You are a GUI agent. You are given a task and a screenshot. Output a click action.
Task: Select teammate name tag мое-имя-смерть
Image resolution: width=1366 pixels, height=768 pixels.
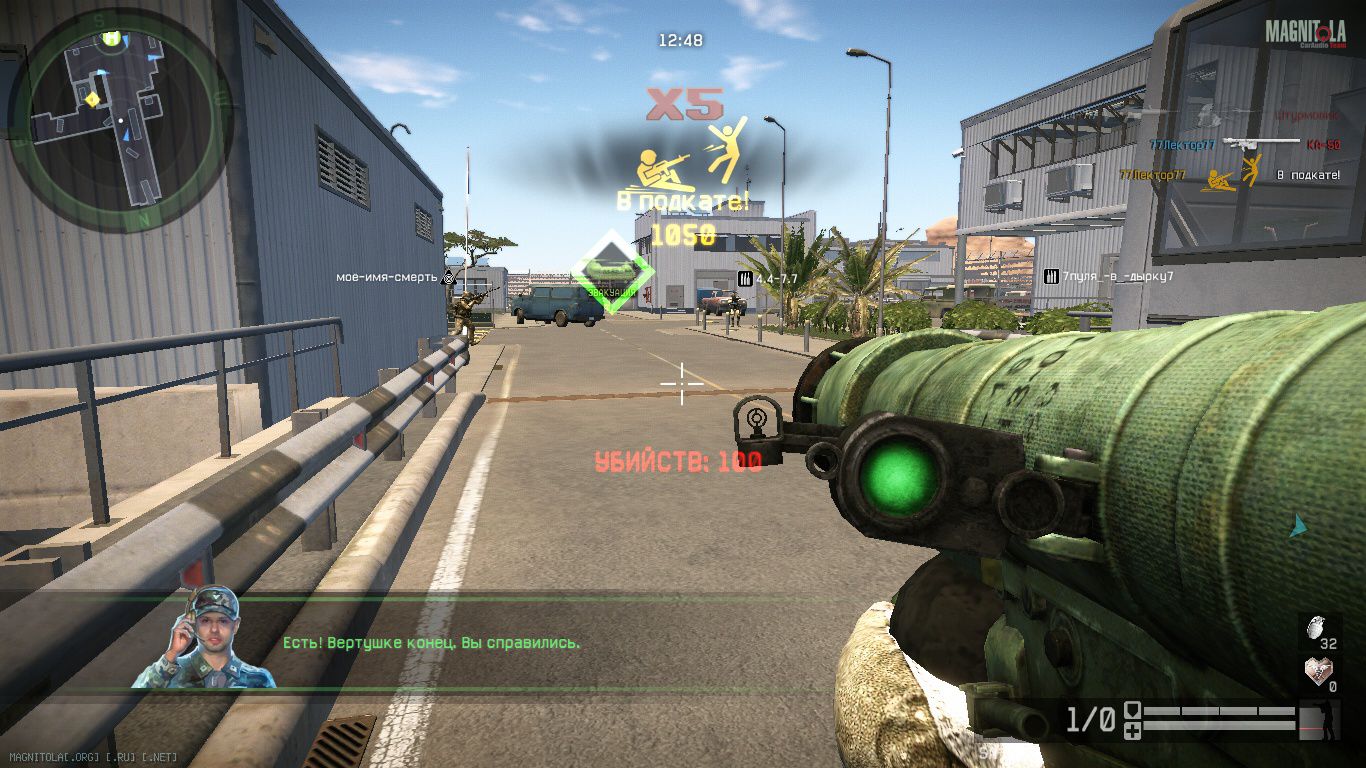[x=386, y=277]
